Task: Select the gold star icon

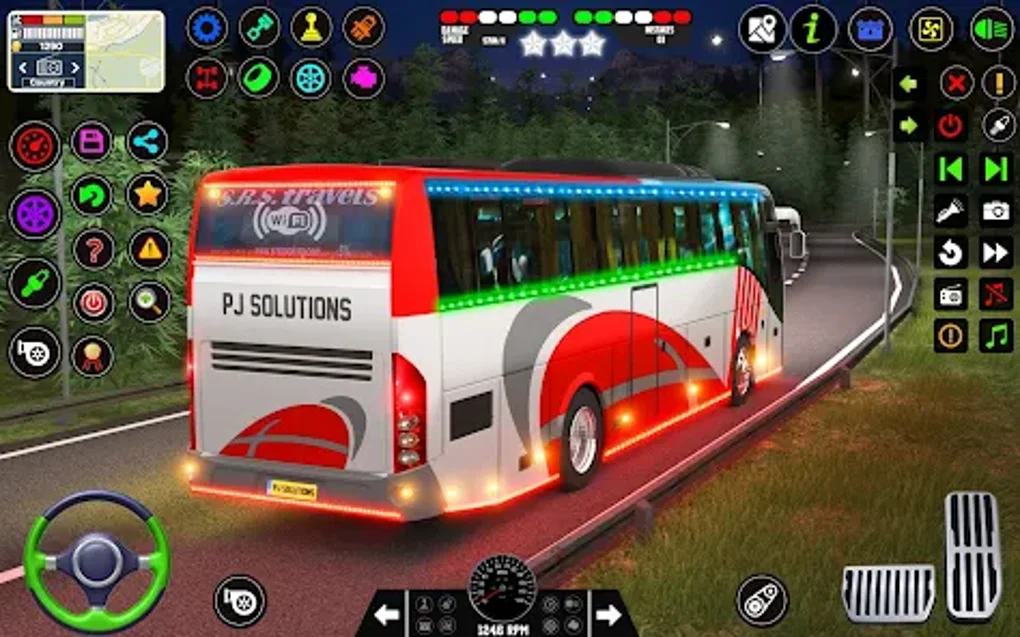Action: (x=148, y=195)
